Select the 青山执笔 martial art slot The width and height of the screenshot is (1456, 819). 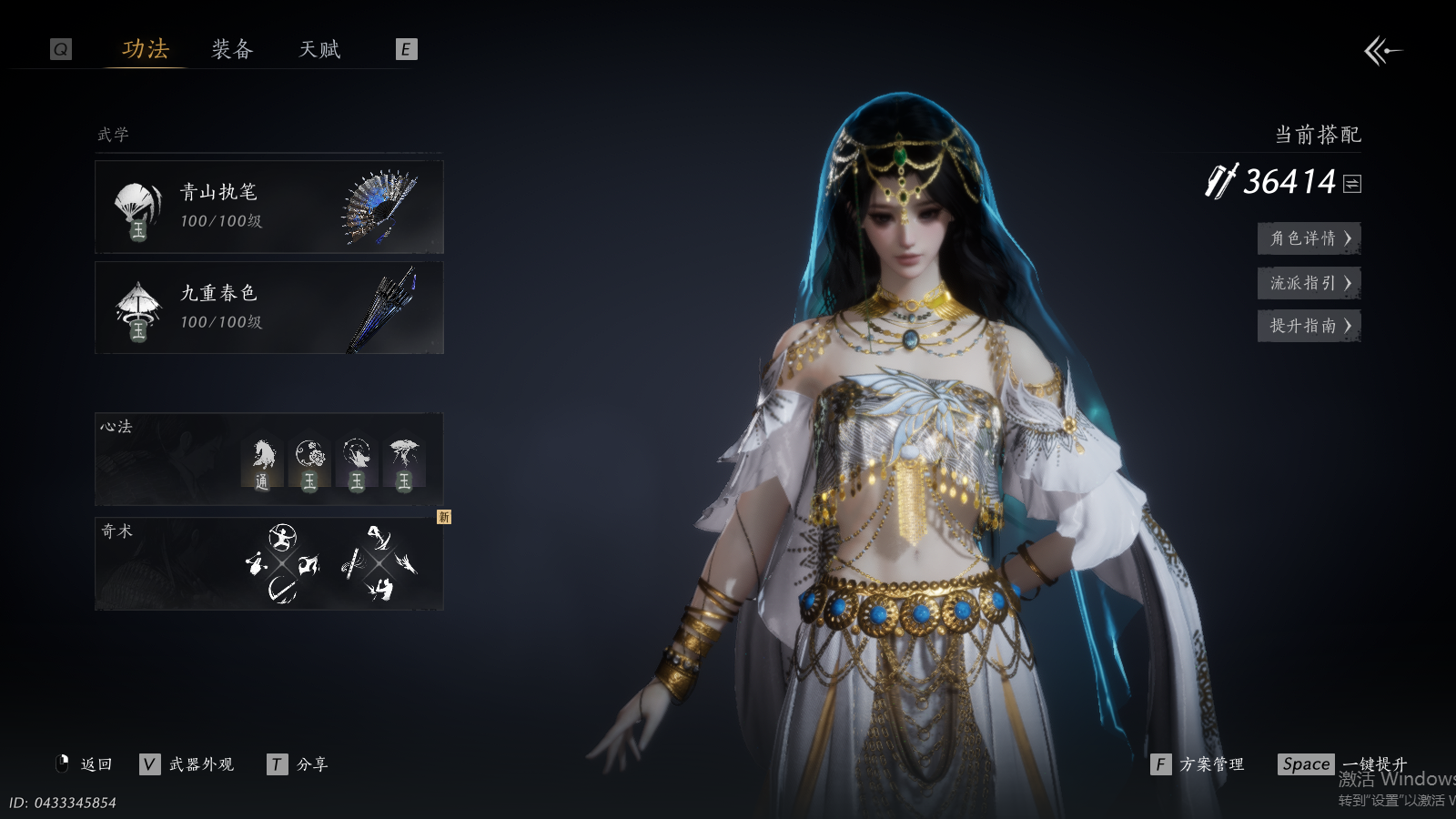[x=269, y=207]
